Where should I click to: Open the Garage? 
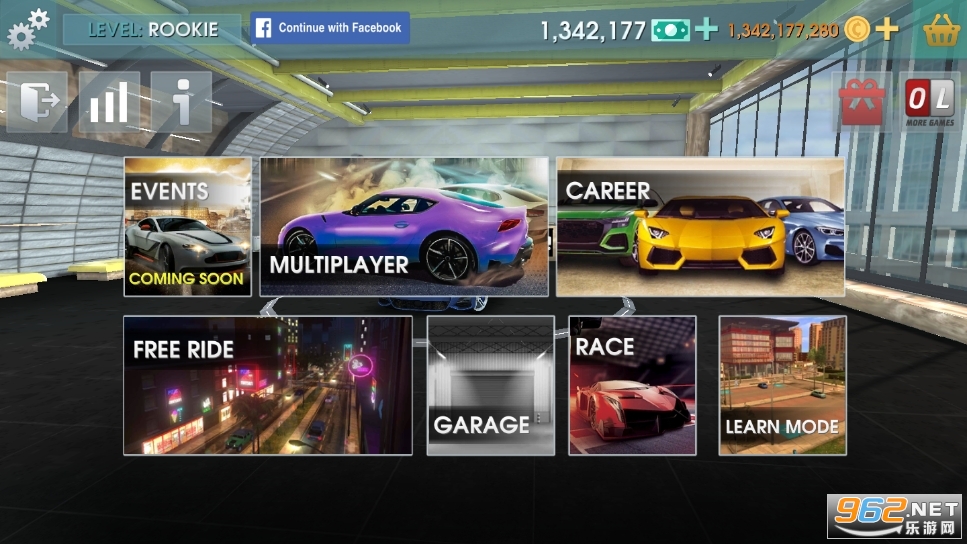(x=490, y=385)
